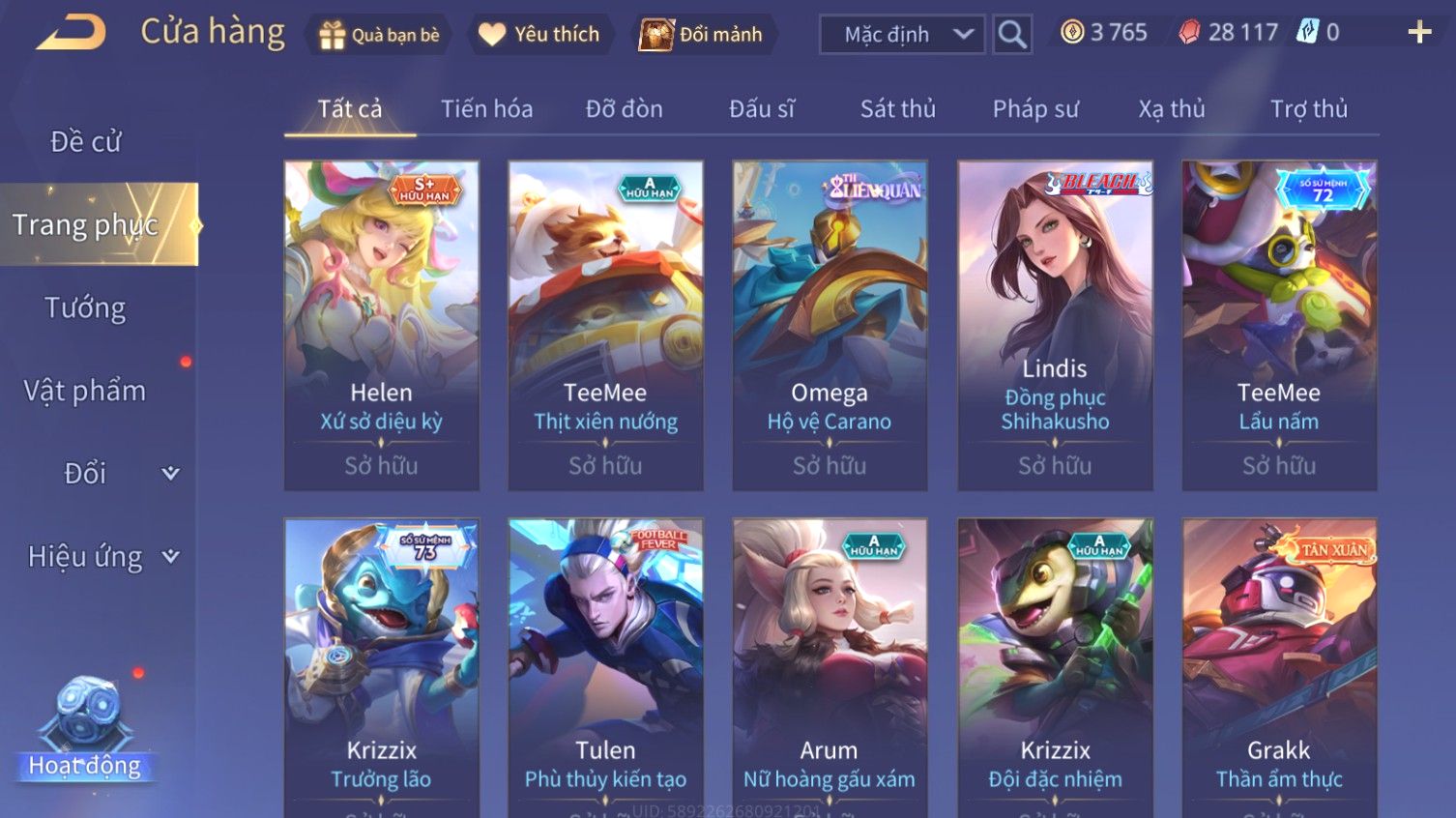Open the Vật phẩm items section
1456x818 pixels.
[x=85, y=391]
